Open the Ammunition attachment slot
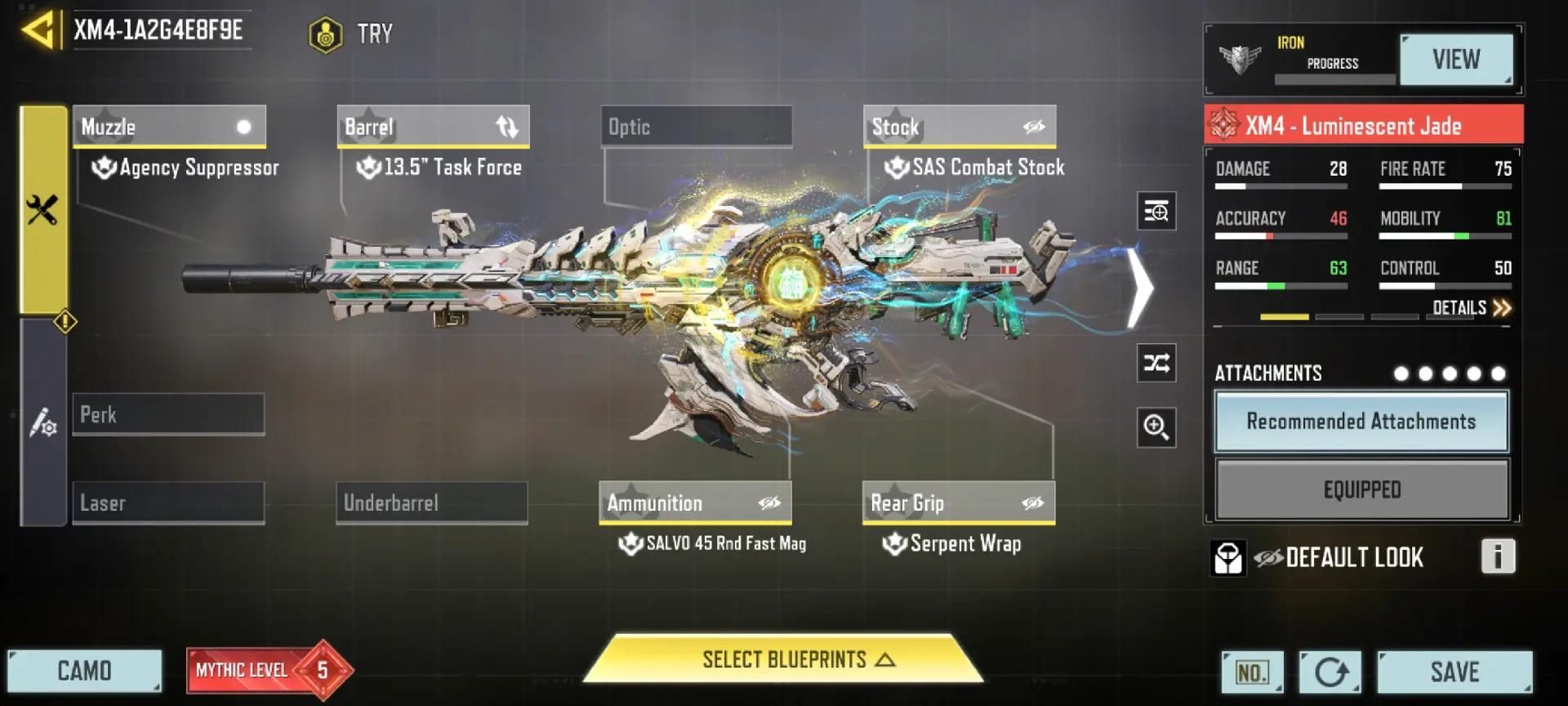This screenshot has width=1568, height=706. coord(695,503)
